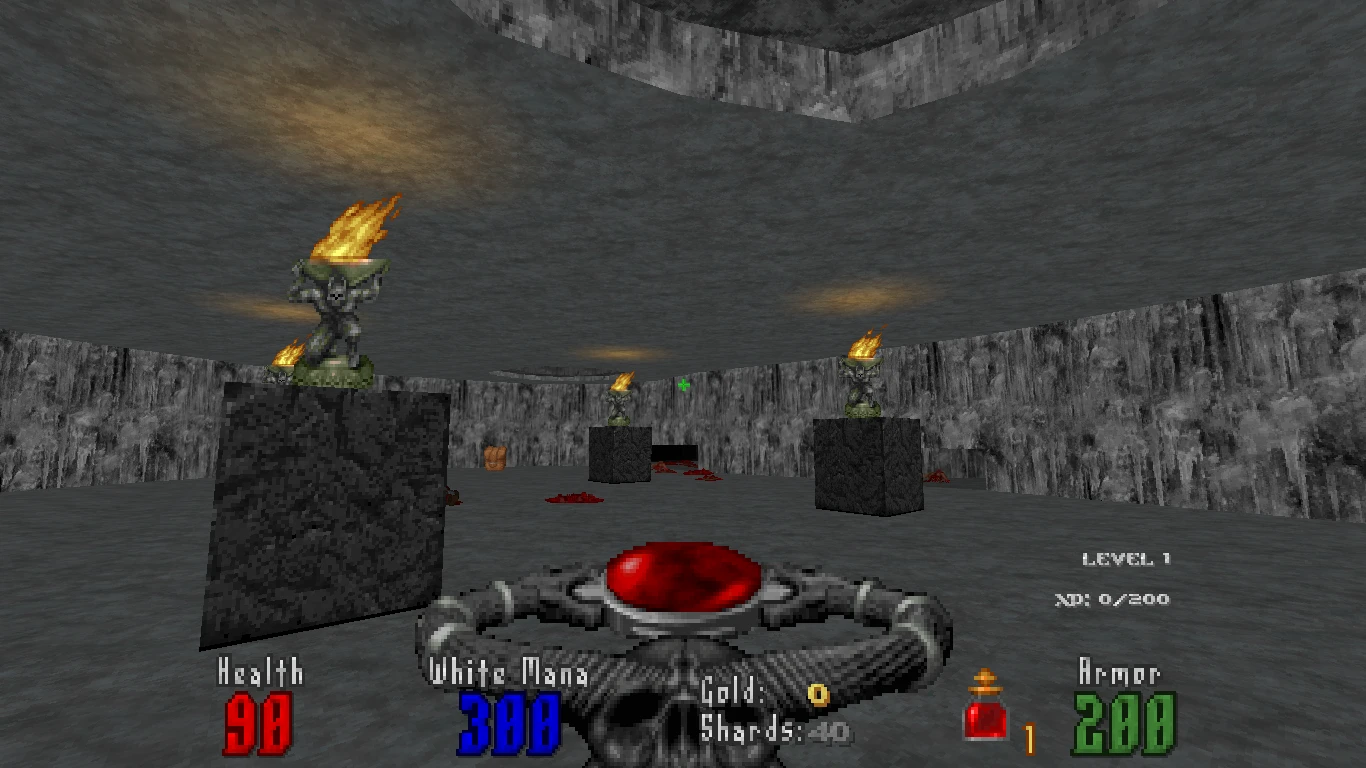Click the Armor value 200
The height and width of the screenshot is (768, 1366).
pos(1128,723)
